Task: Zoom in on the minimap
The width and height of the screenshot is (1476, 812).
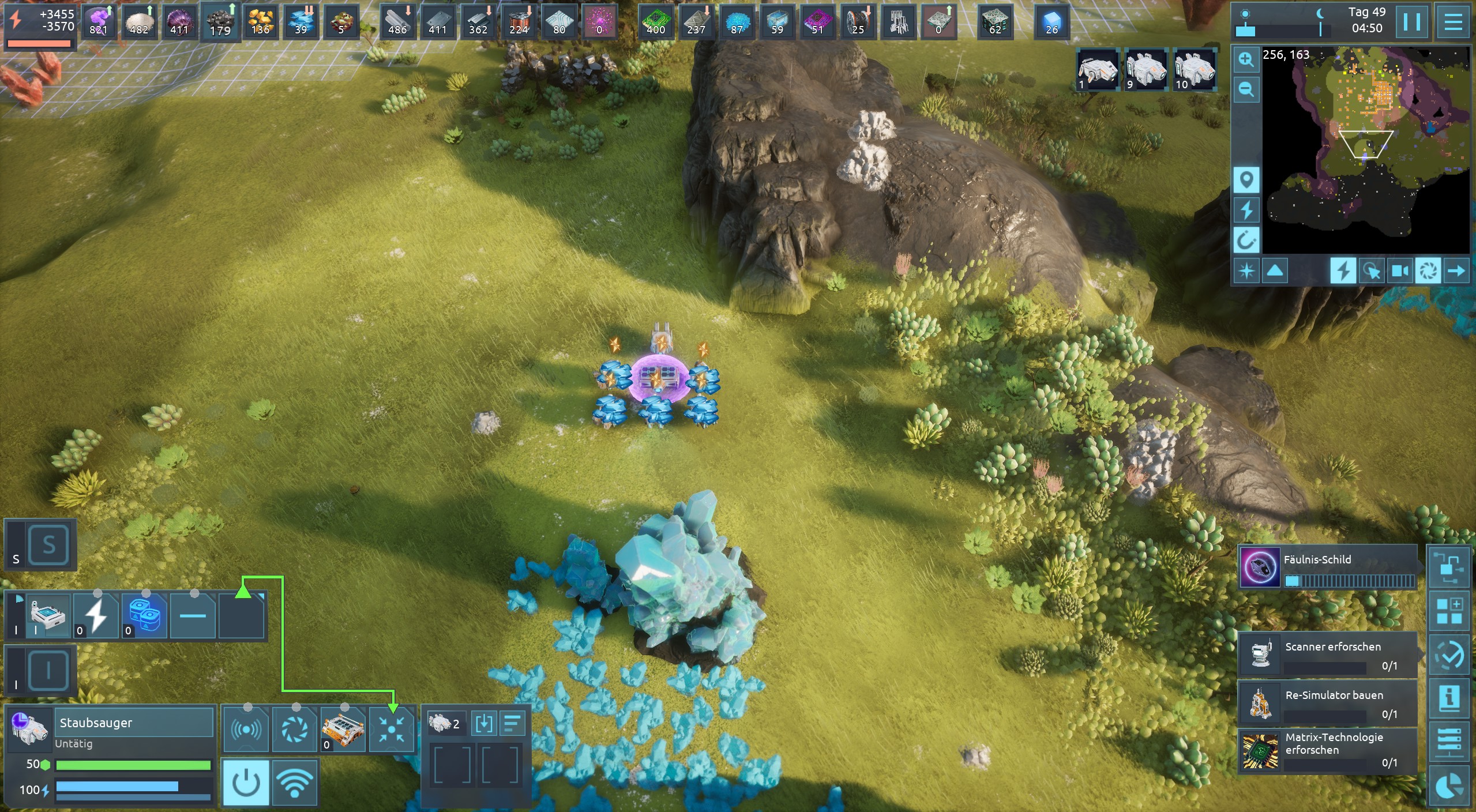Action: (x=1246, y=60)
